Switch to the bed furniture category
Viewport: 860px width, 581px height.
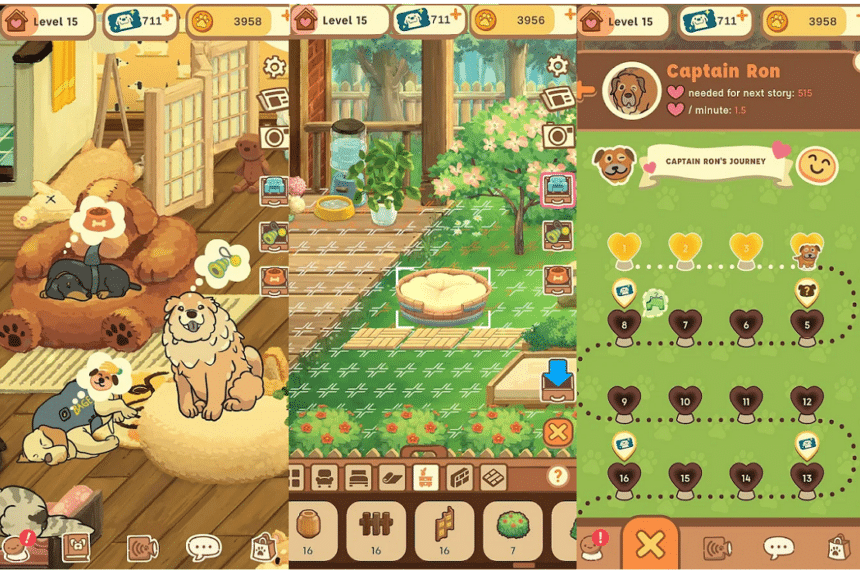pyautogui.click(x=359, y=478)
